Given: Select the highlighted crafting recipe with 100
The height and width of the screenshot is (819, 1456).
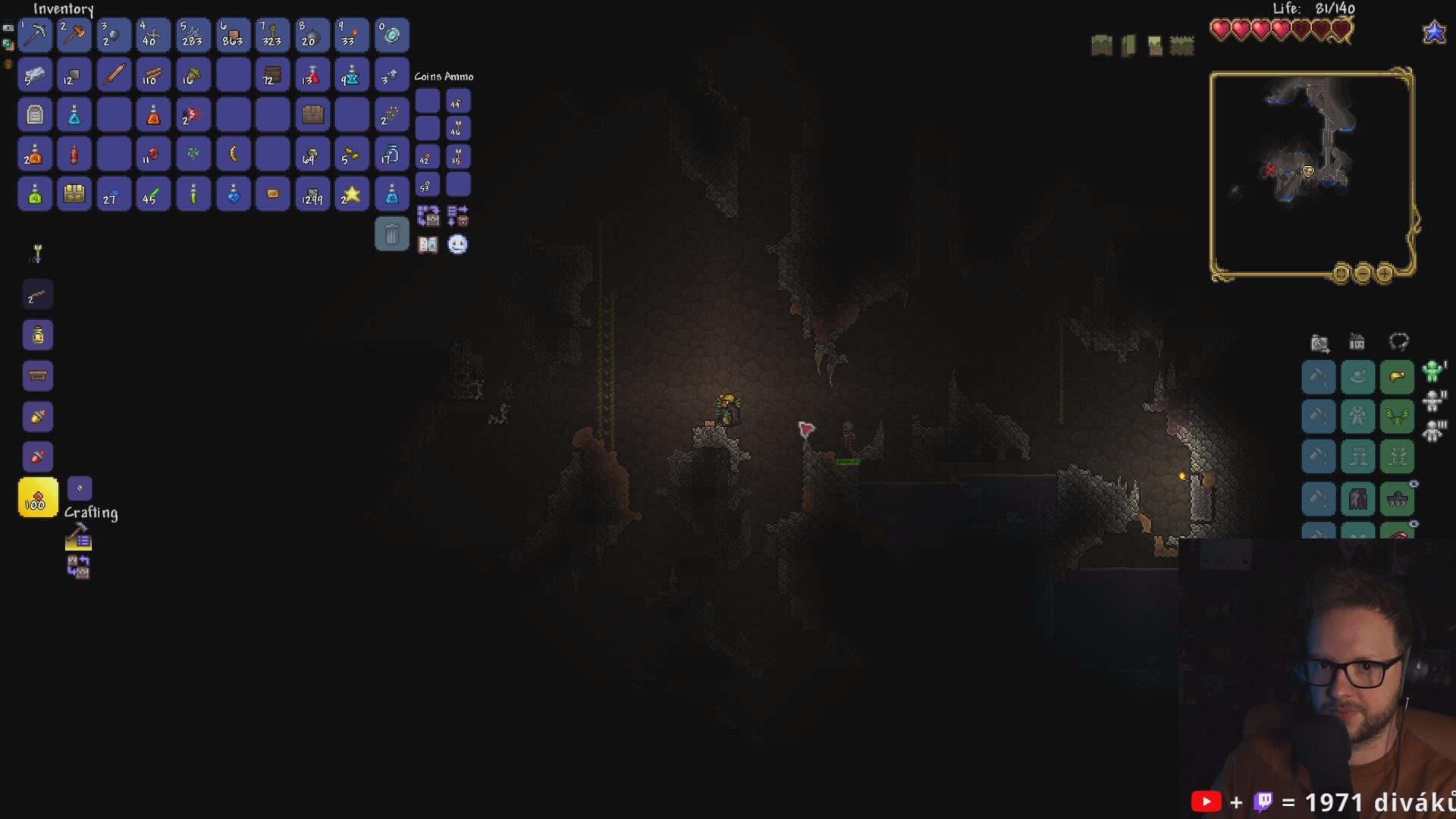Looking at the screenshot, I should (x=38, y=497).
